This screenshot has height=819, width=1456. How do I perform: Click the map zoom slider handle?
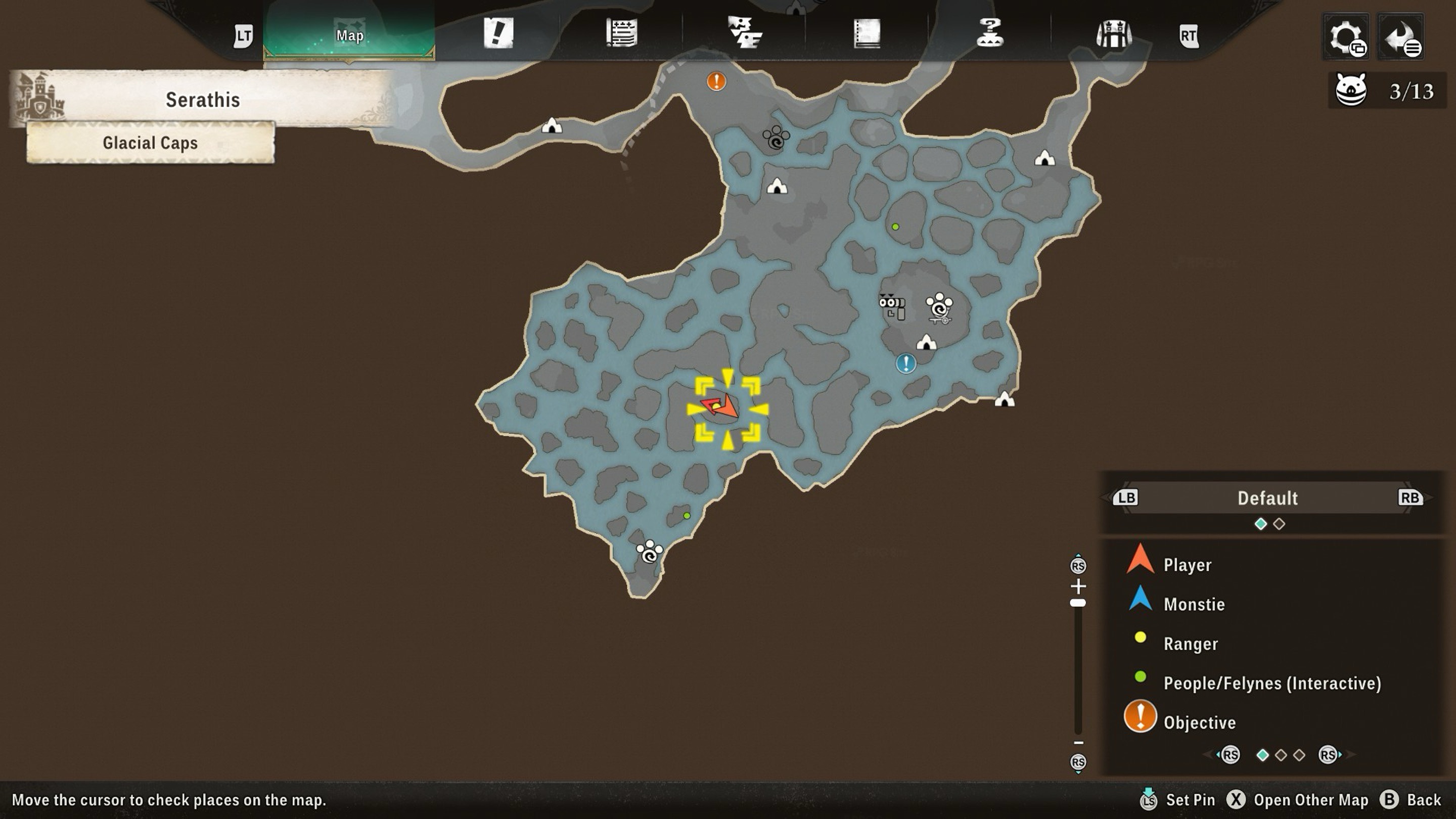[x=1078, y=603]
